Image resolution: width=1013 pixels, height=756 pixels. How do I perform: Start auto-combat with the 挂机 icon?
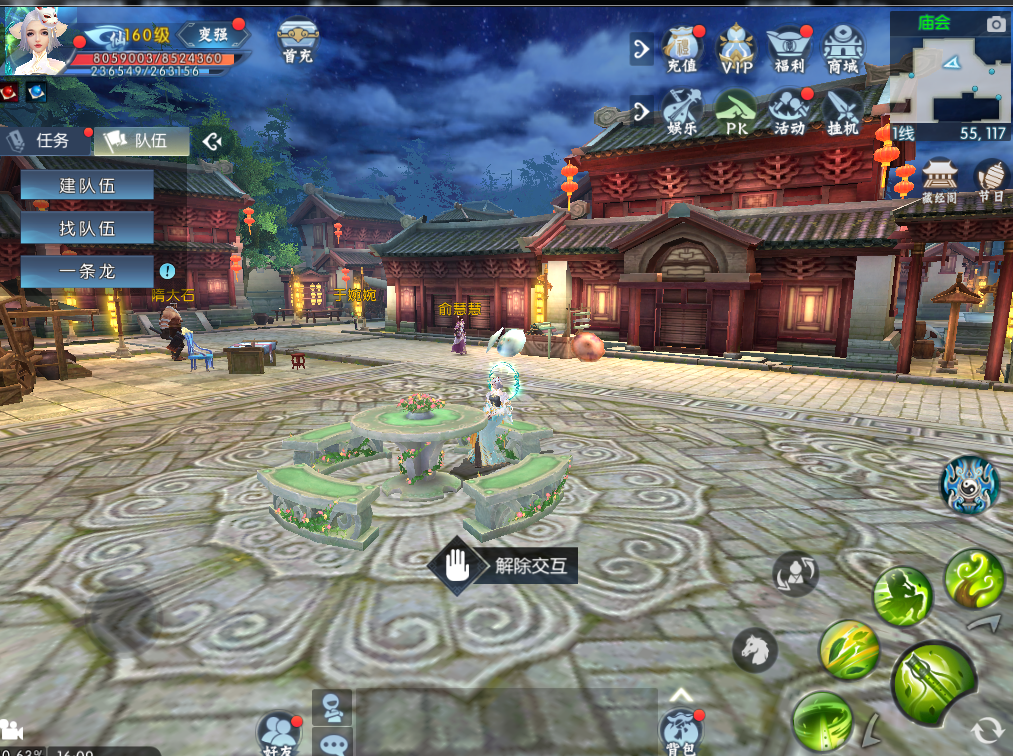click(x=843, y=112)
